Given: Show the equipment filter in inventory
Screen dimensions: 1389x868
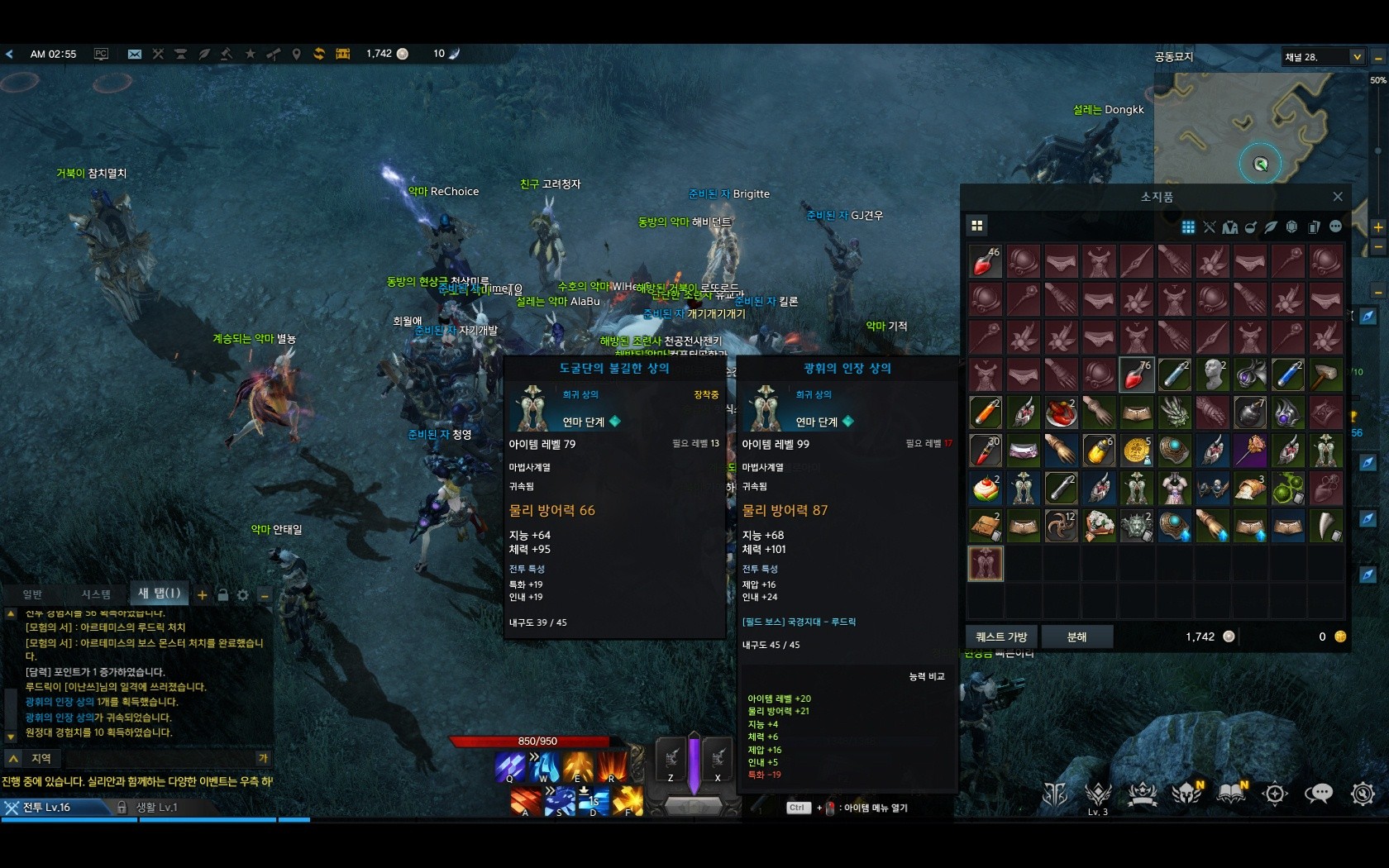Looking at the screenshot, I should pyautogui.click(x=1209, y=227).
